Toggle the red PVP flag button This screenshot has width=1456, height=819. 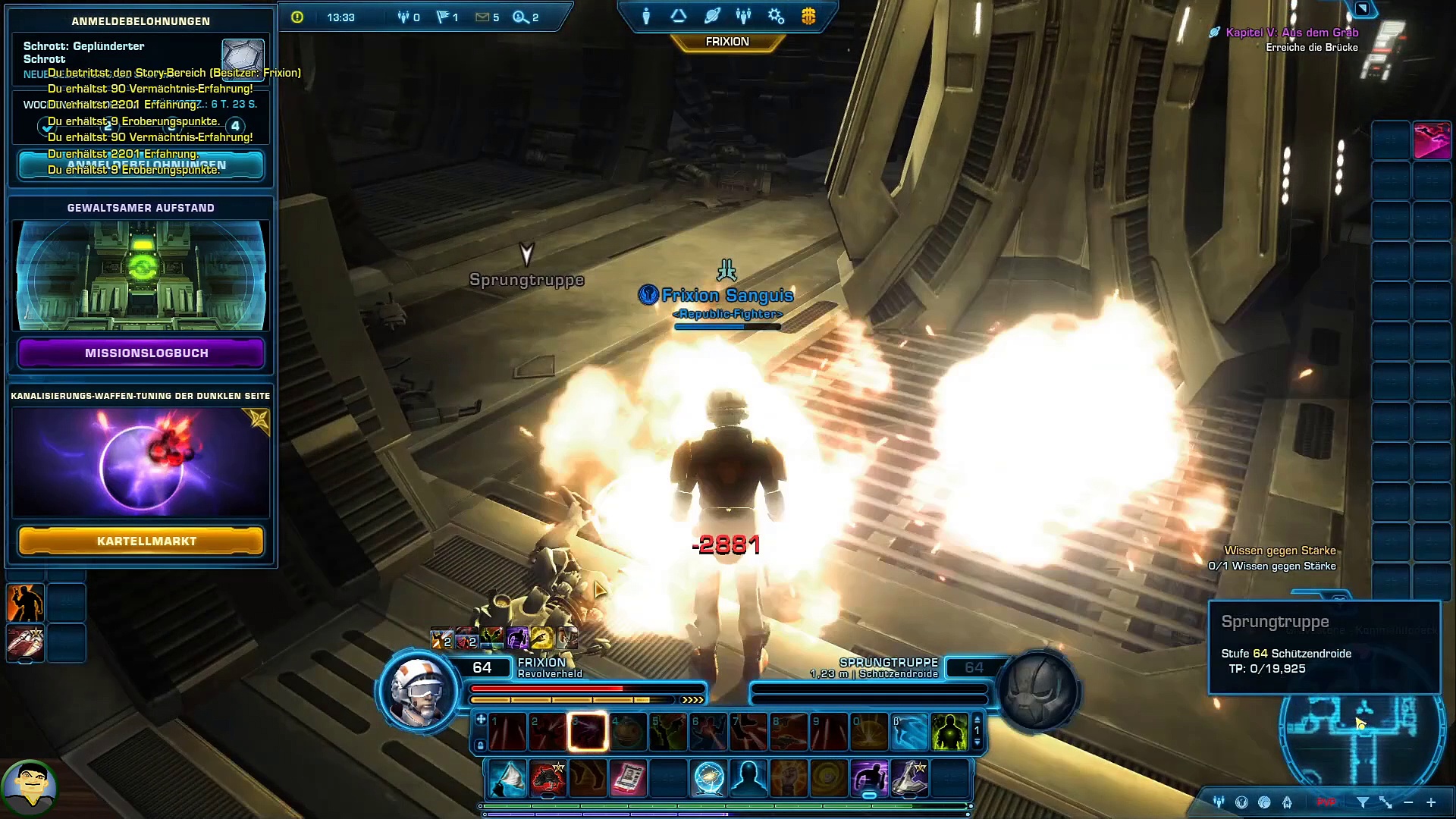(x=1326, y=802)
